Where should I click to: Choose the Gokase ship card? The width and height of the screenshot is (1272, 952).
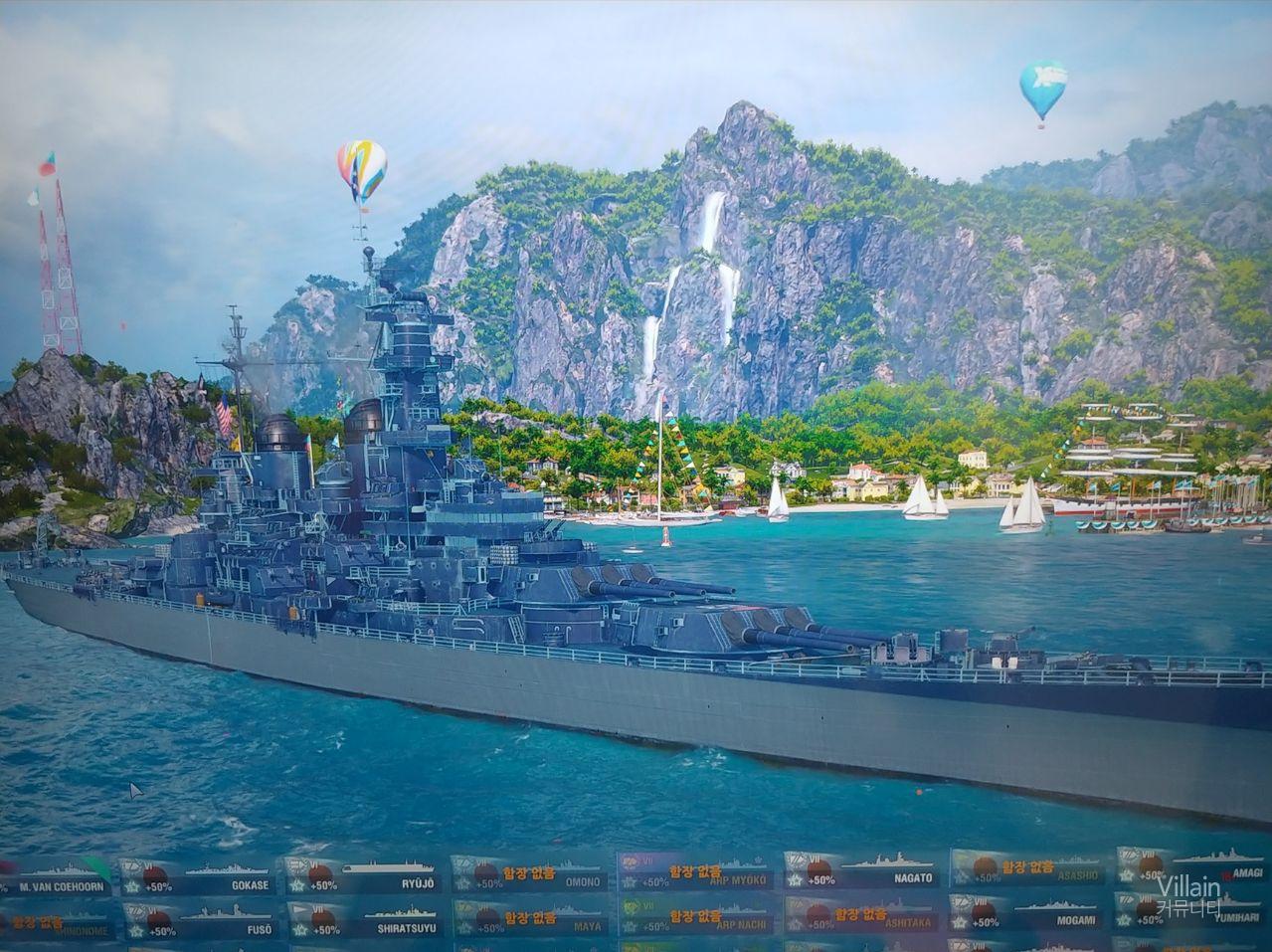(x=199, y=875)
